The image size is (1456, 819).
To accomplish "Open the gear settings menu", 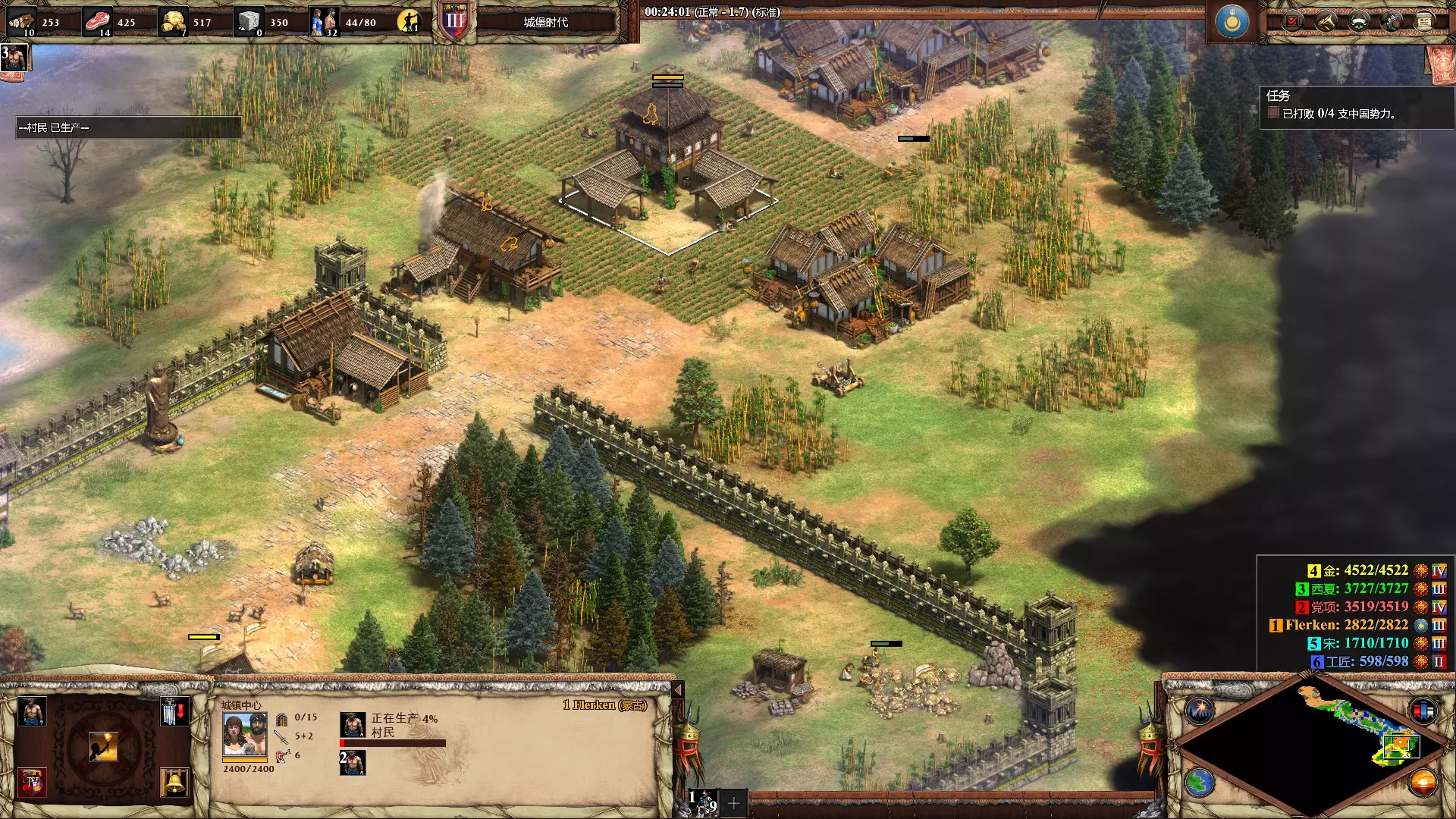I will pos(1392,22).
